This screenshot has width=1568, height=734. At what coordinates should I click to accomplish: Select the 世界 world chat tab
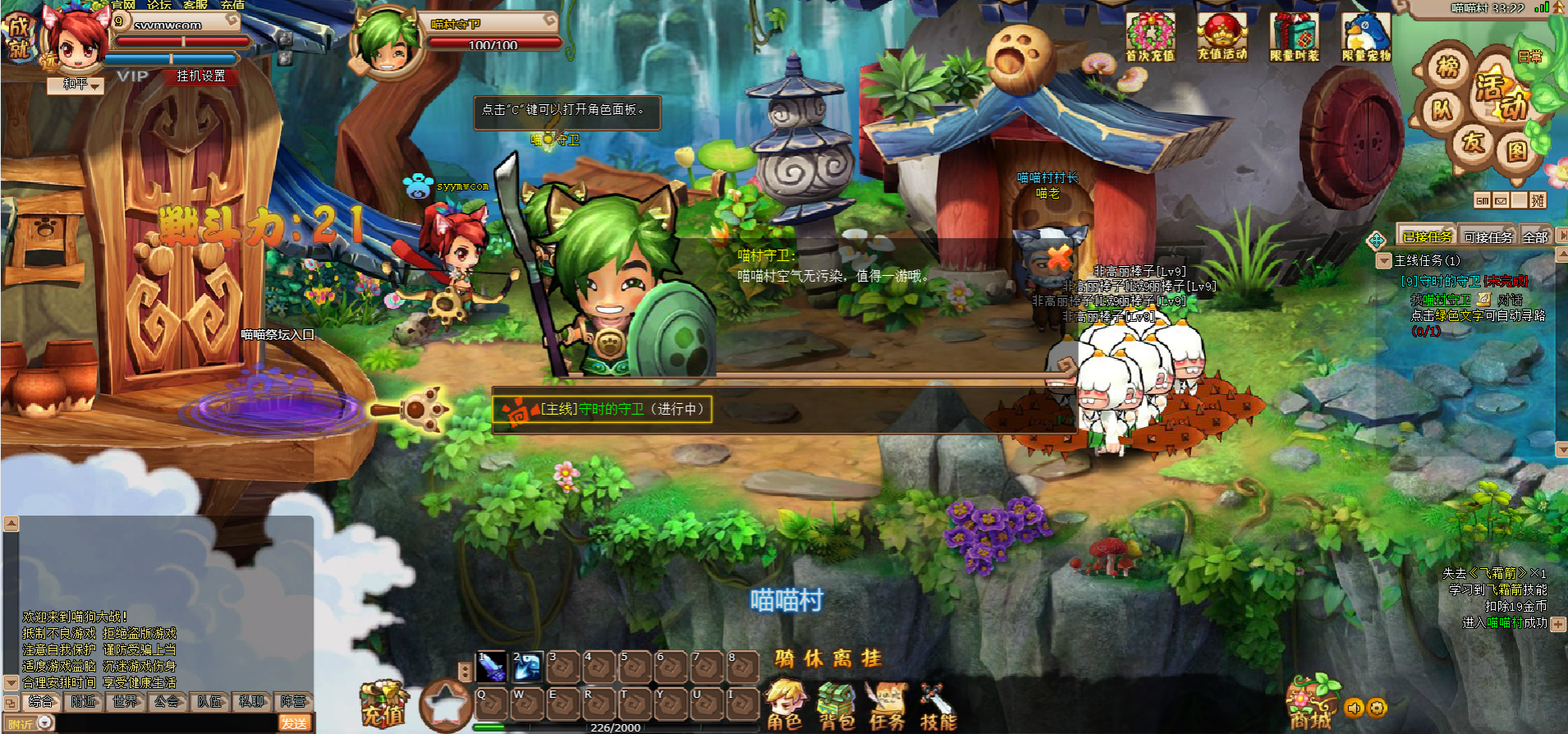[x=126, y=702]
